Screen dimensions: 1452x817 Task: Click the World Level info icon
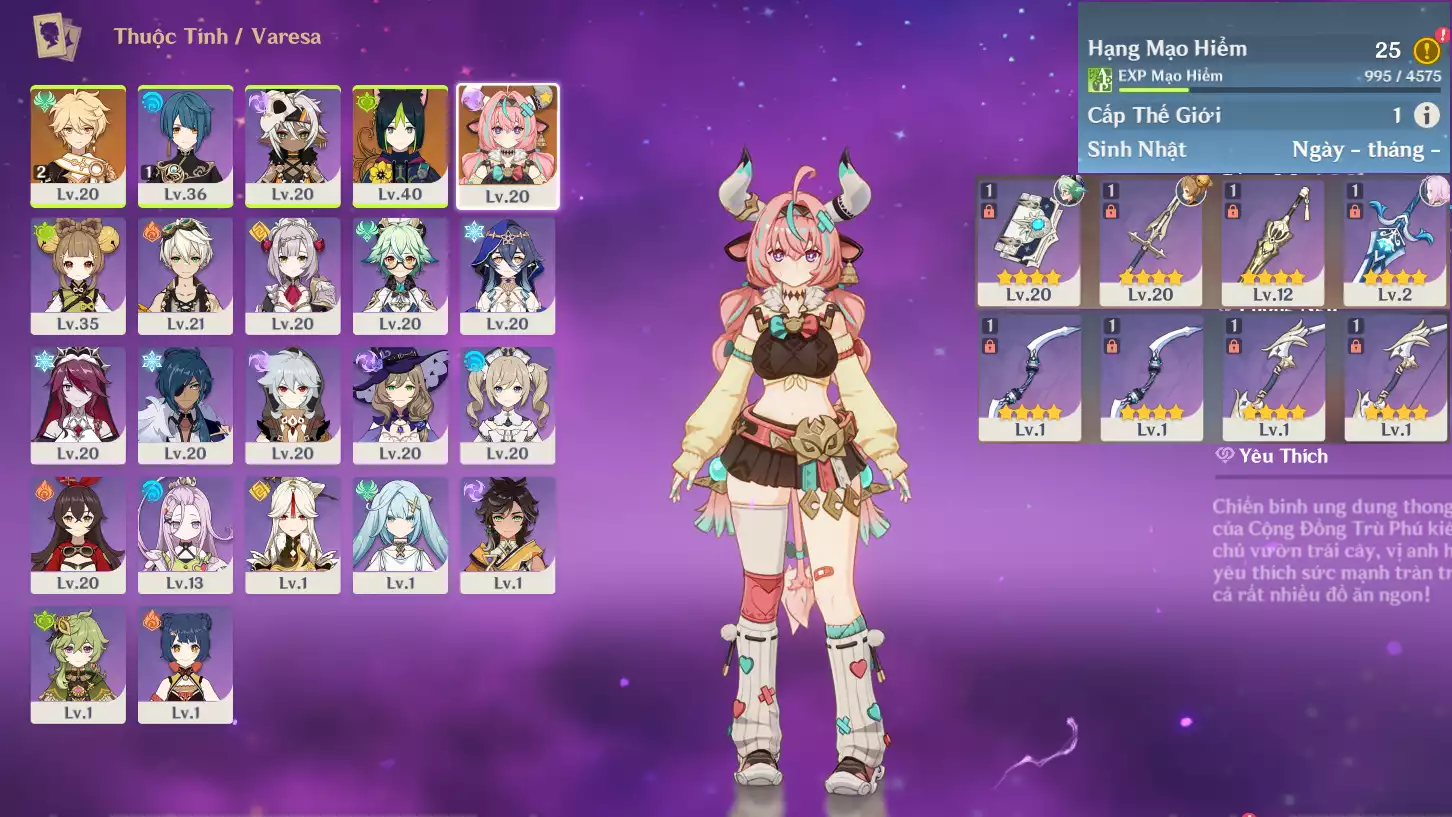1426,115
